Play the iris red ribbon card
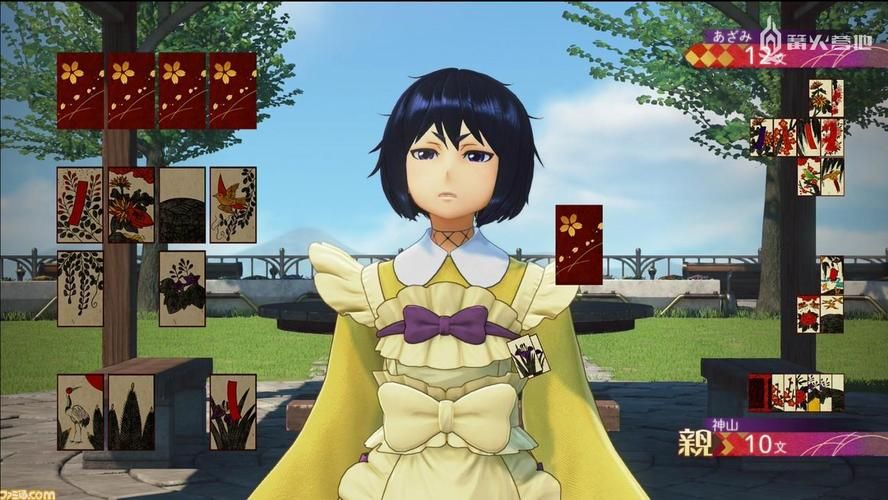The width and height of the screenshot is (888, 500). [232, 412]
